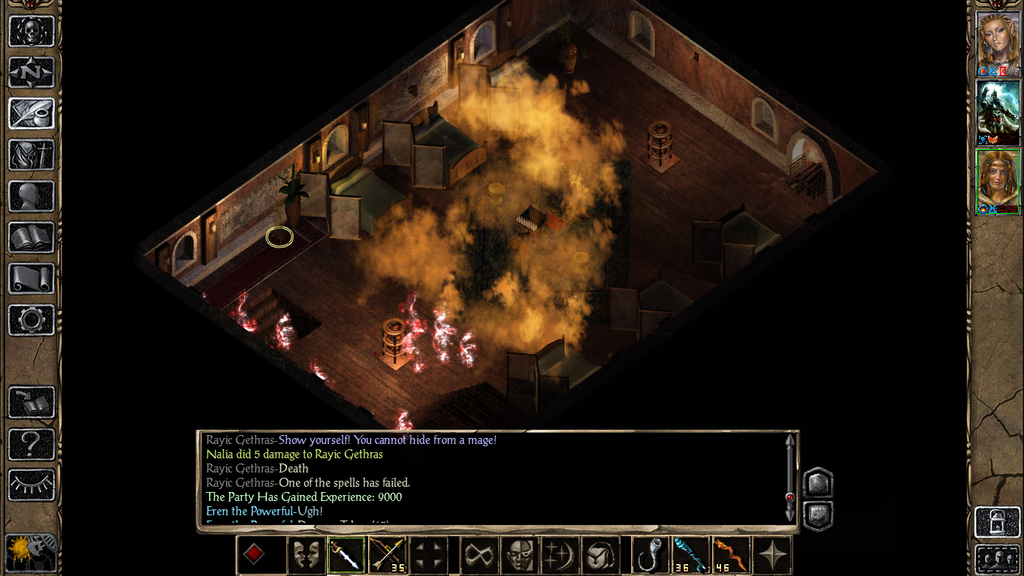Use the blue wand quick item
This screenshot has width=1024, height=576.
click(689, 555)
